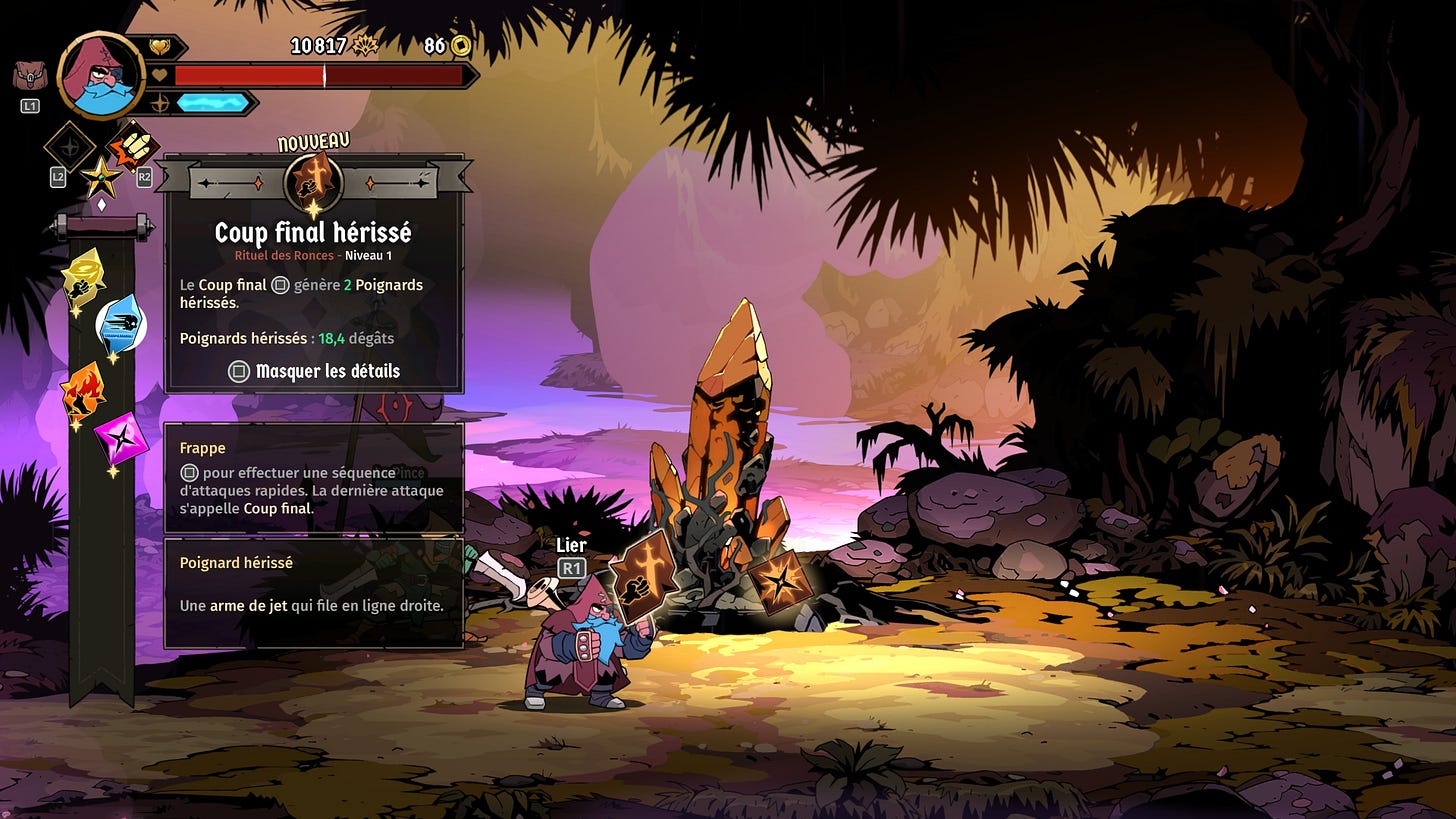Click the gold star icon below the portrait
Screen dimensions: 1456x819
click(x=101, y=178)
